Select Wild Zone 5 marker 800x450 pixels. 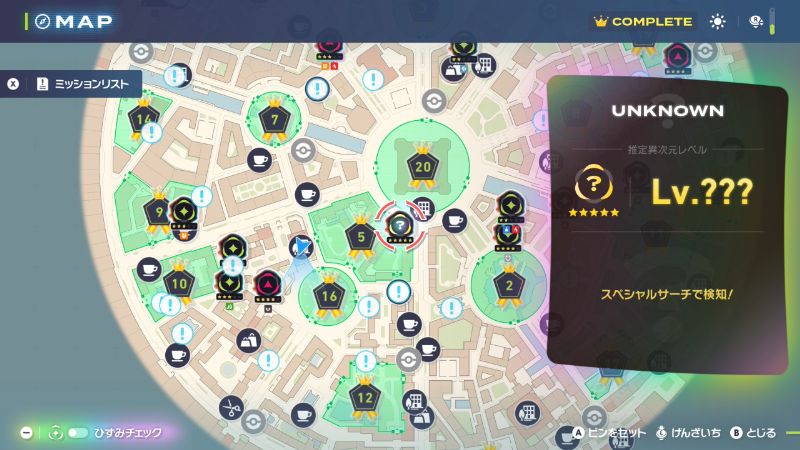(x=360, y=237)
